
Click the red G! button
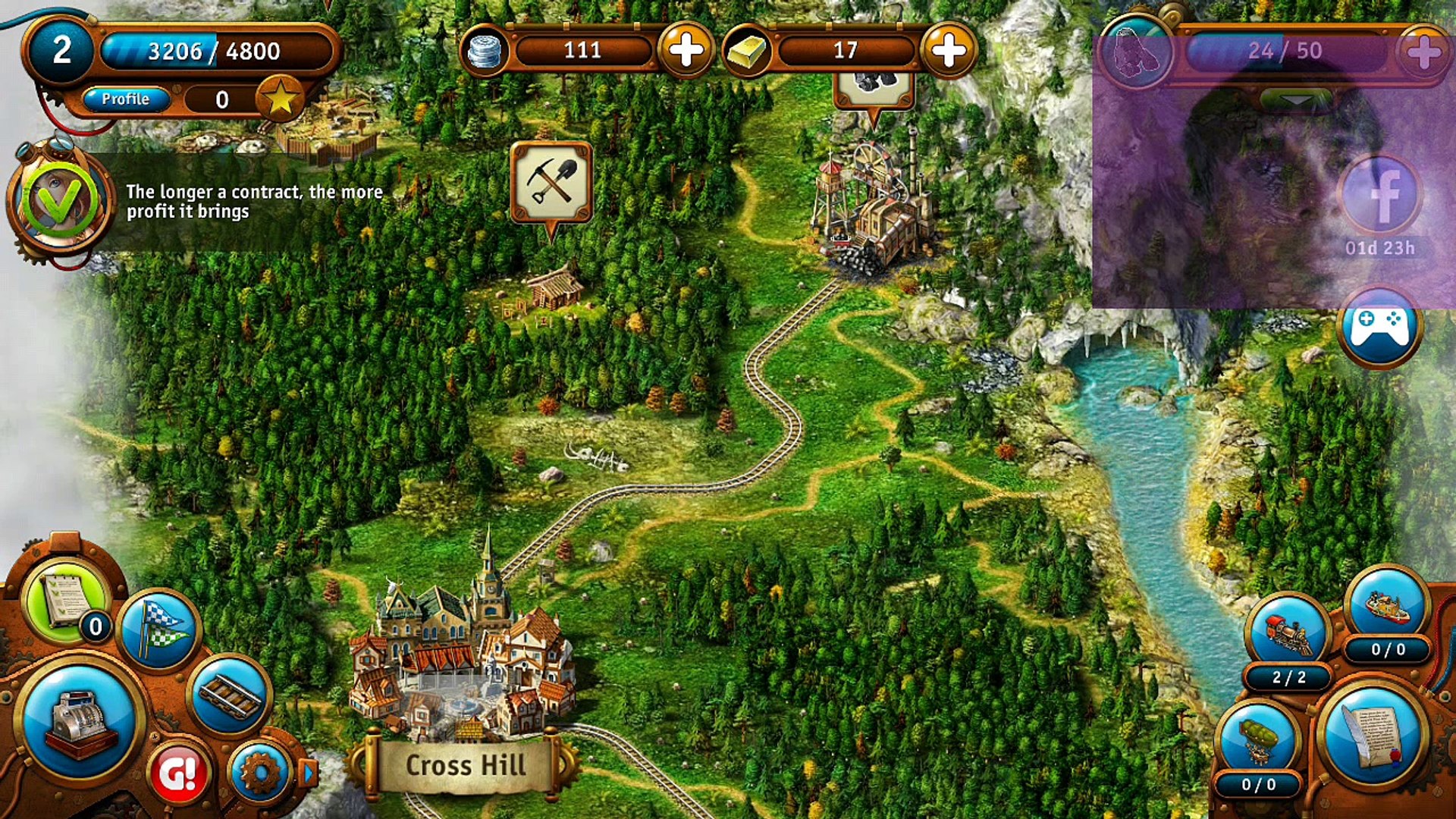tap(179, 773)
